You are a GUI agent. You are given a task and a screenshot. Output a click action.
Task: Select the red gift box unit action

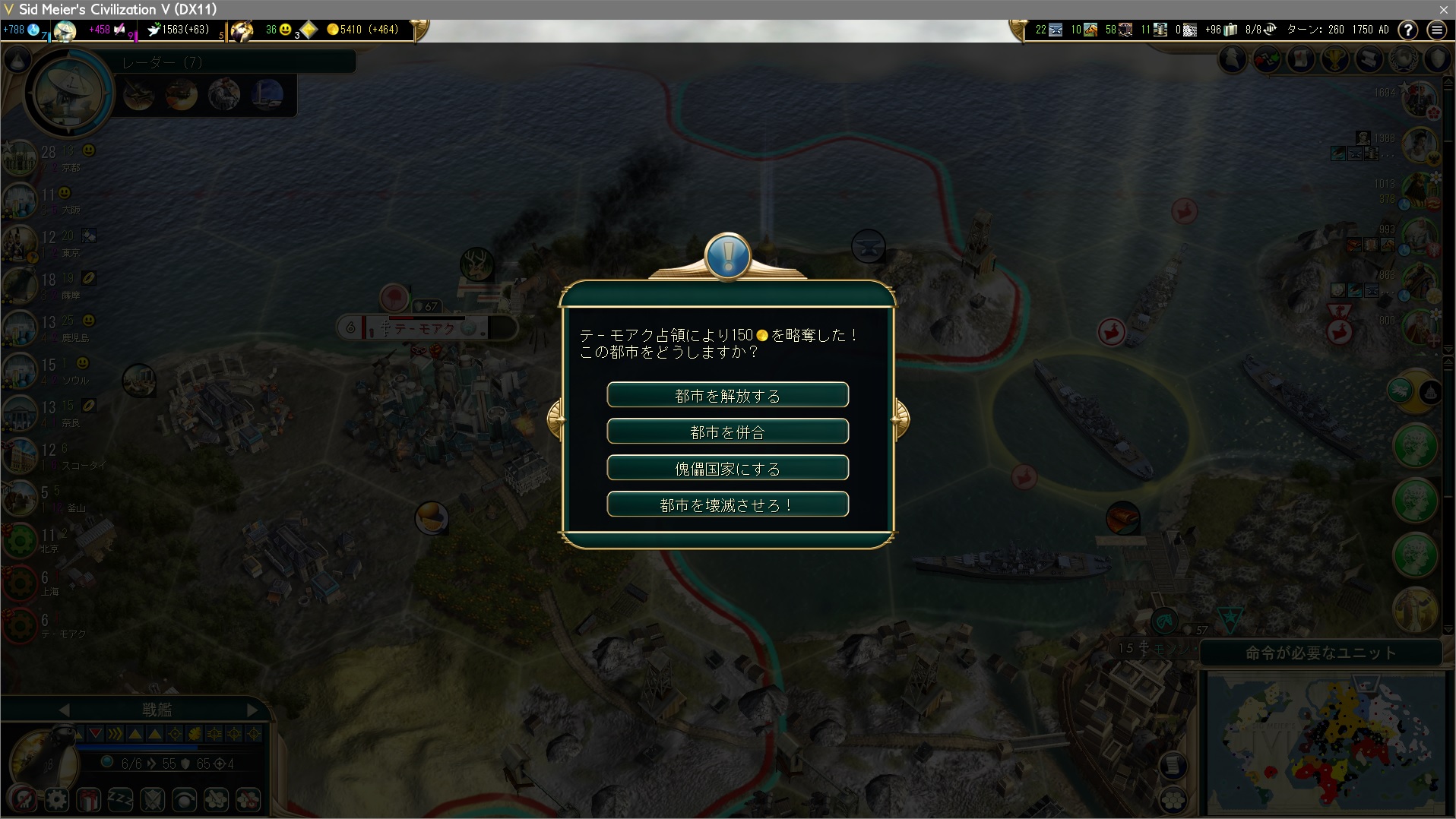(88, 799)
